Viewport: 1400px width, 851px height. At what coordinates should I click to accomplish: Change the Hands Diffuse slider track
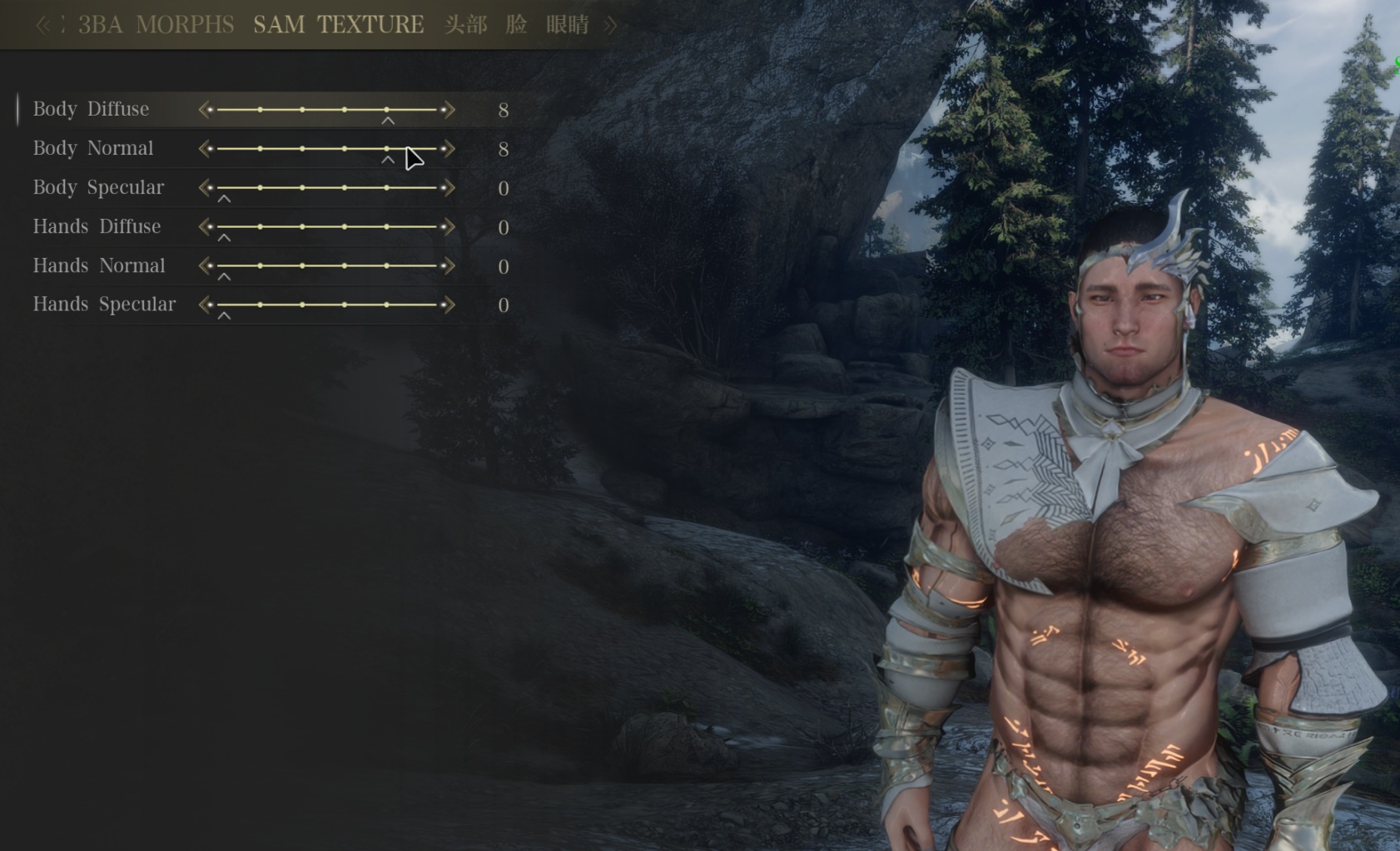click(326, 227)
